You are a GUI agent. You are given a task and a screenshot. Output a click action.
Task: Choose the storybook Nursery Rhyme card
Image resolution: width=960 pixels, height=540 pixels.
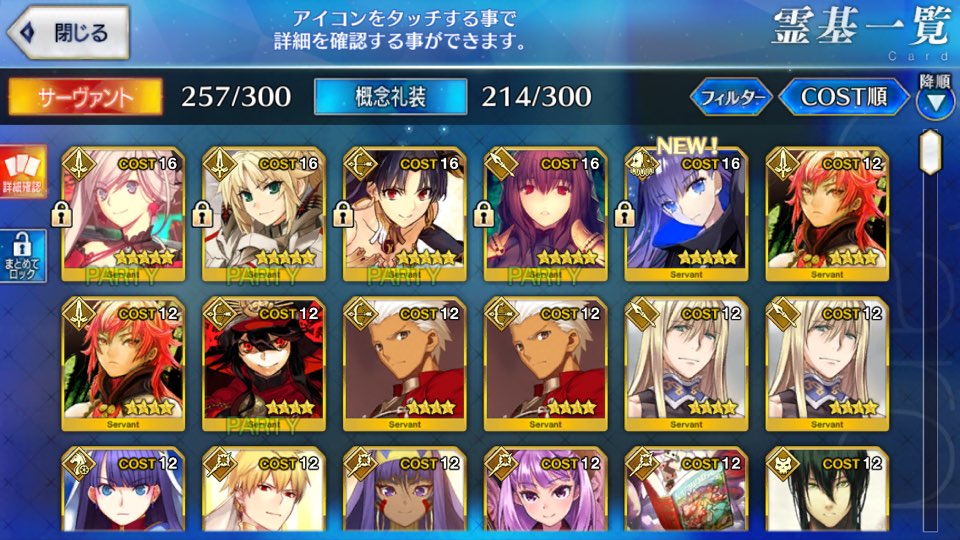[685, 495]
